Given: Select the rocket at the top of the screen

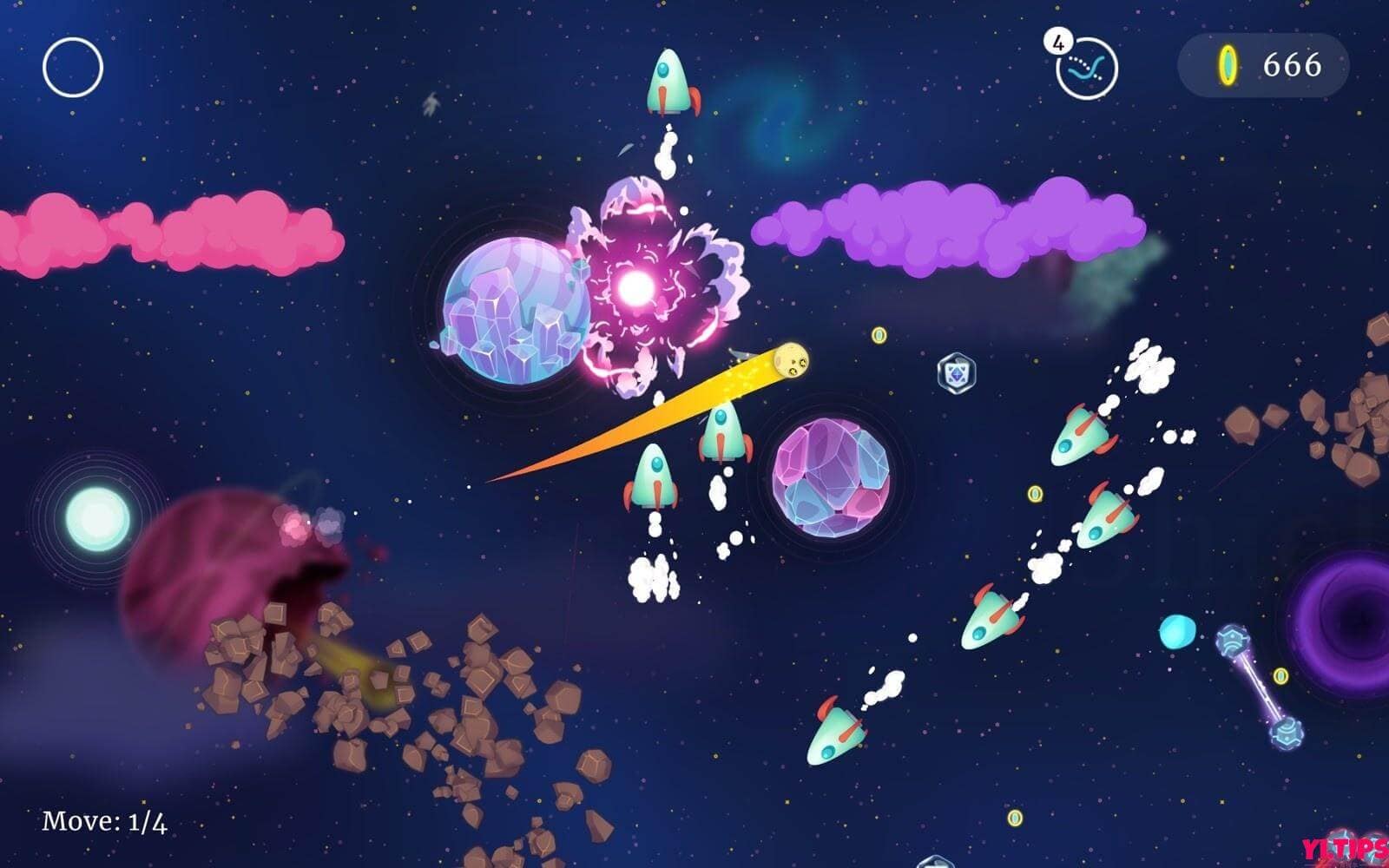Looking at the screenshot, I should coord(668,81).
